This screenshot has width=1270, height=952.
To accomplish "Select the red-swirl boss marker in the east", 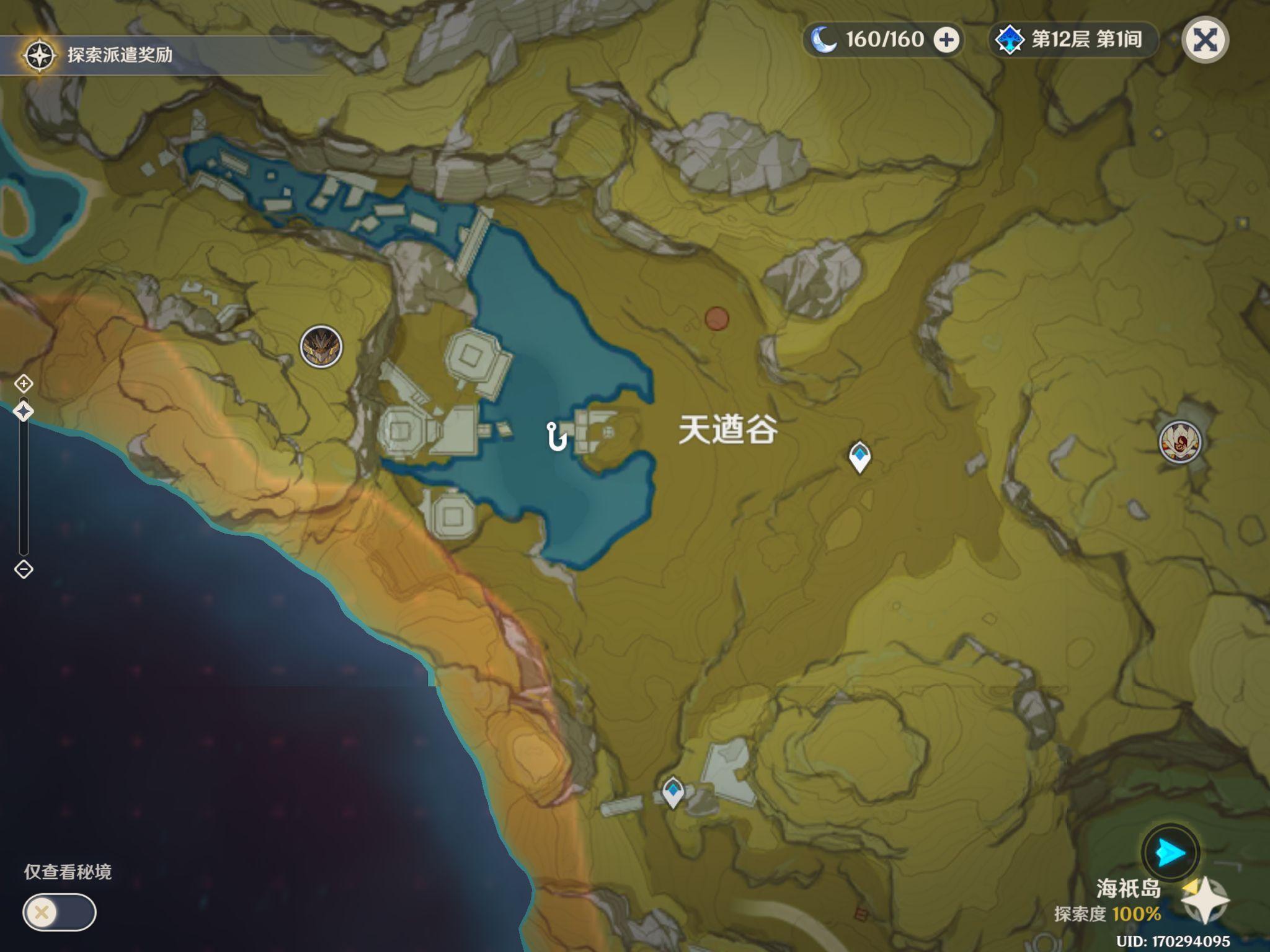I will 1179,442.
